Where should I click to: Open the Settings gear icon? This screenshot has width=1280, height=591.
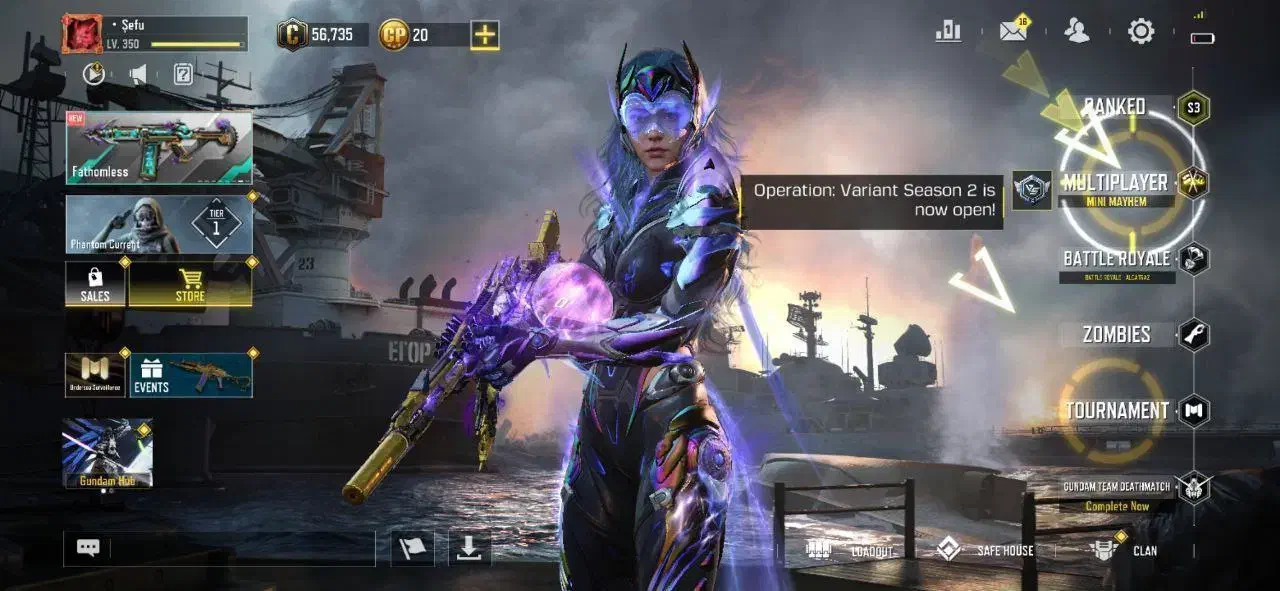[1141, 31]
